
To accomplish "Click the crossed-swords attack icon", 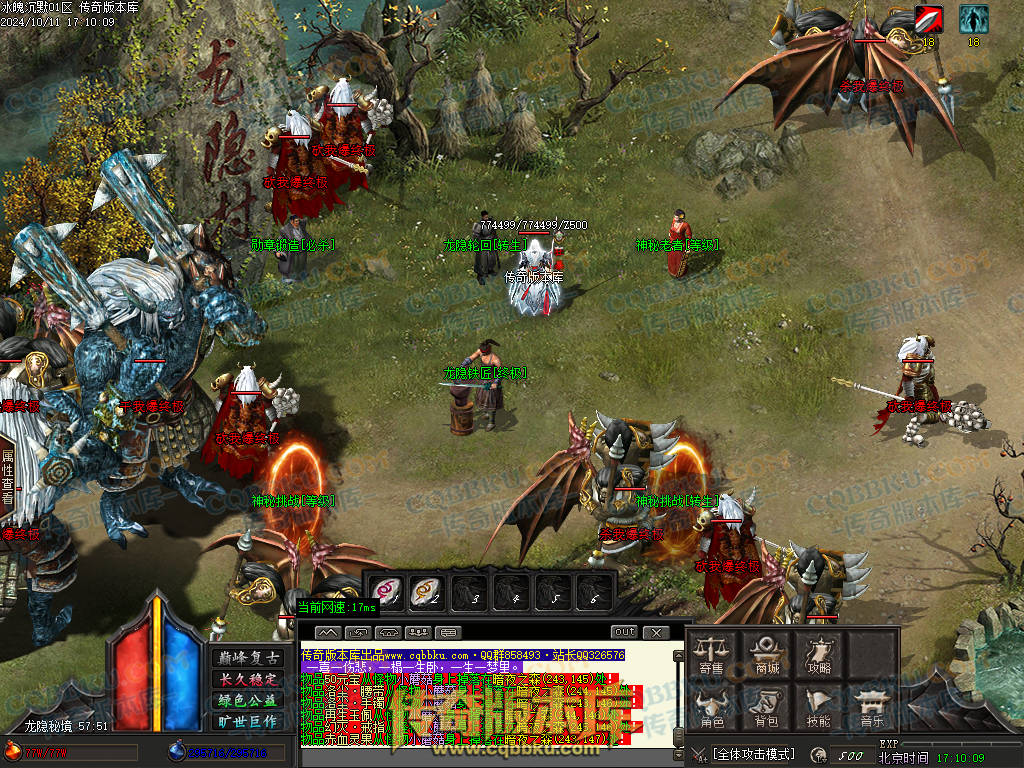I will [699, 753].
